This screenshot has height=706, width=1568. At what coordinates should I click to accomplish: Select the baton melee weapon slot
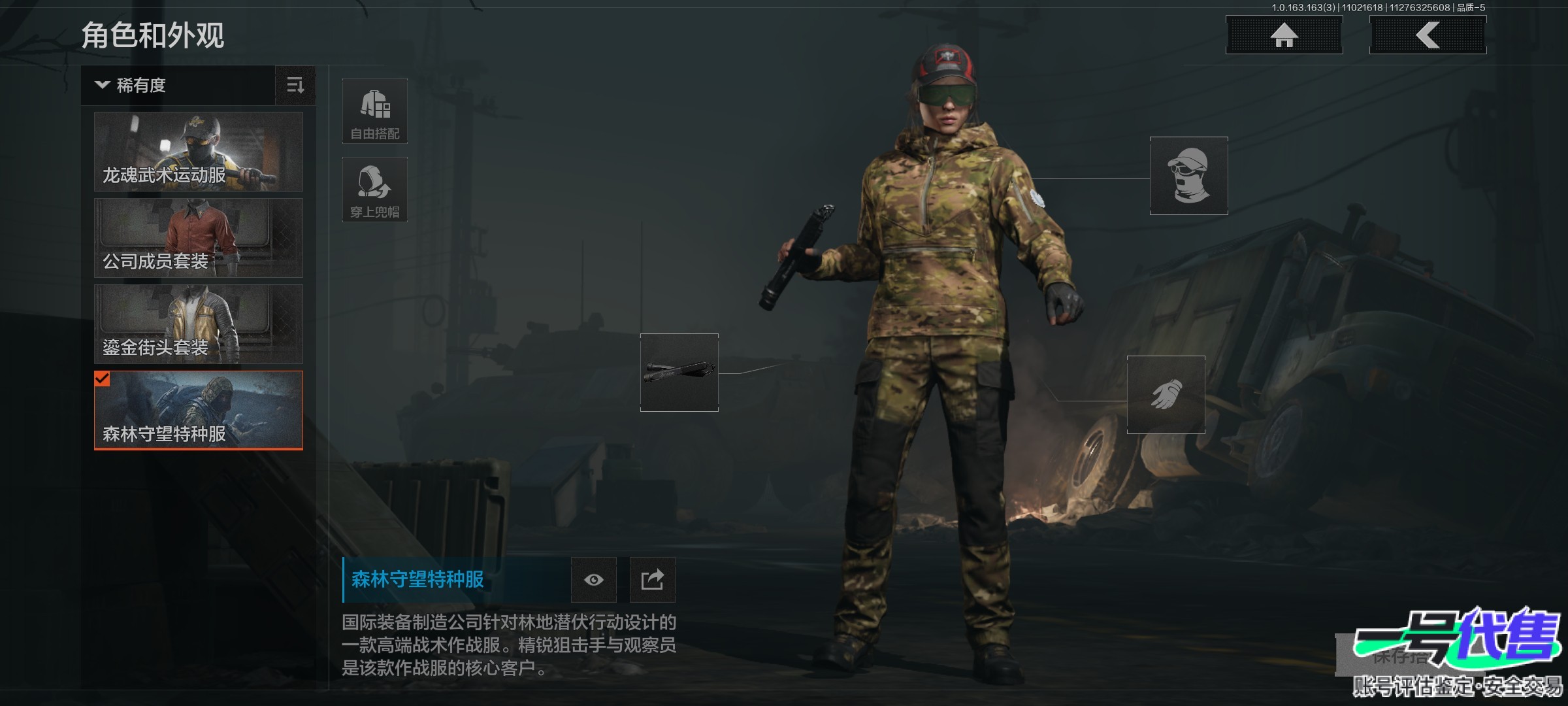click(679, 373)
